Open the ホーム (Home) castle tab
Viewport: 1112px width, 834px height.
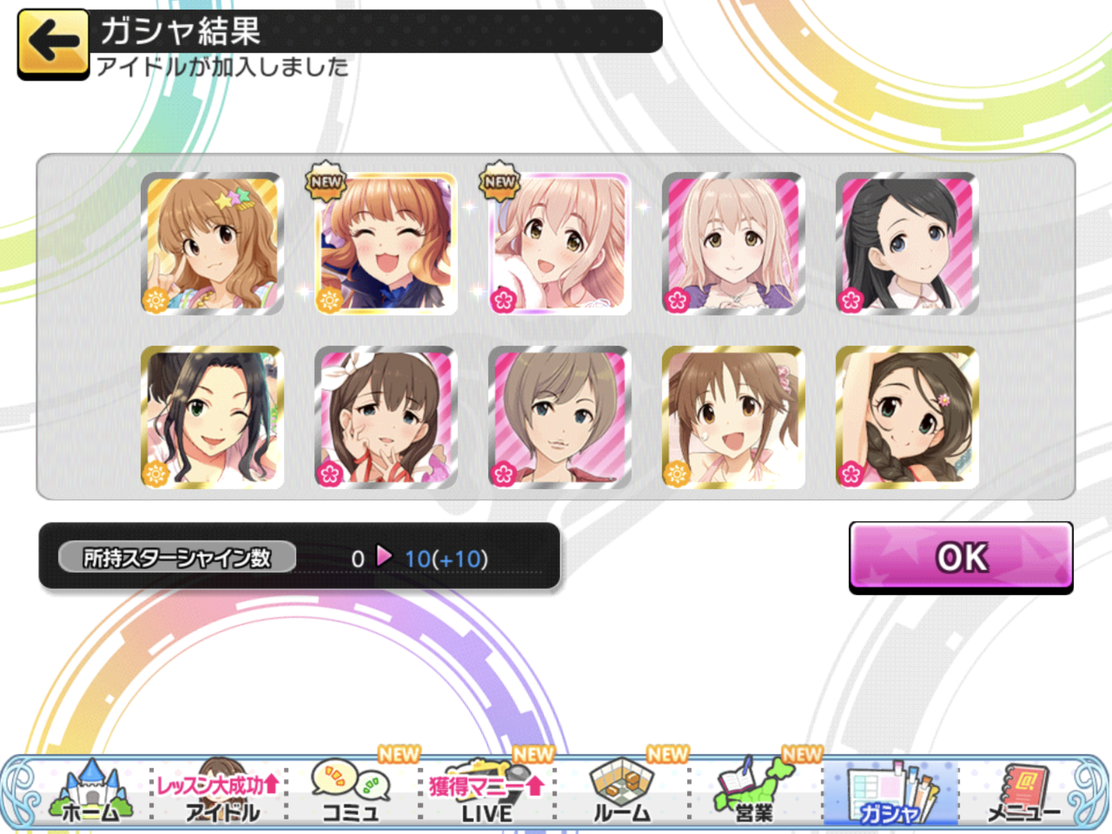coord(90,790)
